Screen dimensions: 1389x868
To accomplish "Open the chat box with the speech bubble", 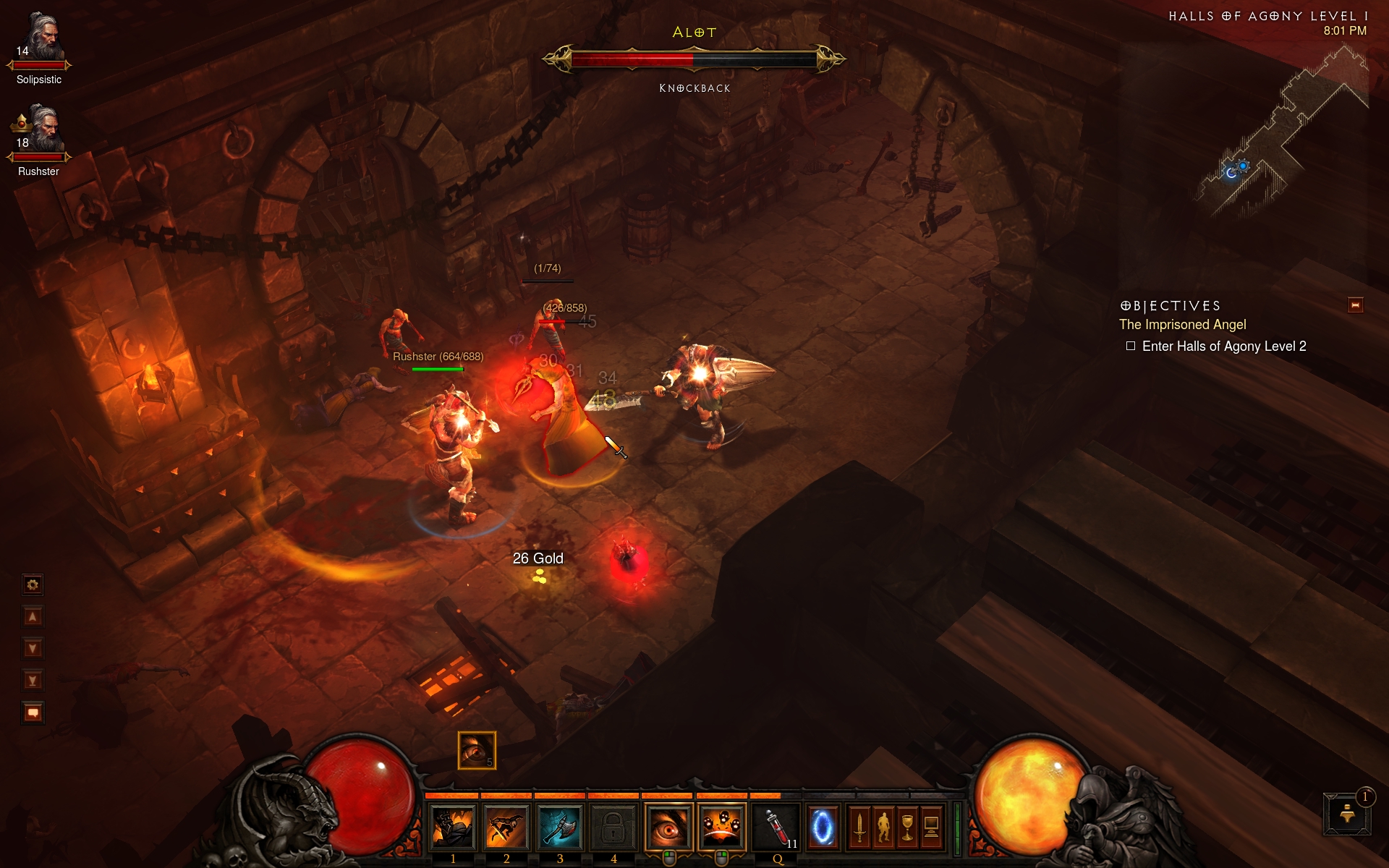I will pyautogui.click(x=33, y=712).
